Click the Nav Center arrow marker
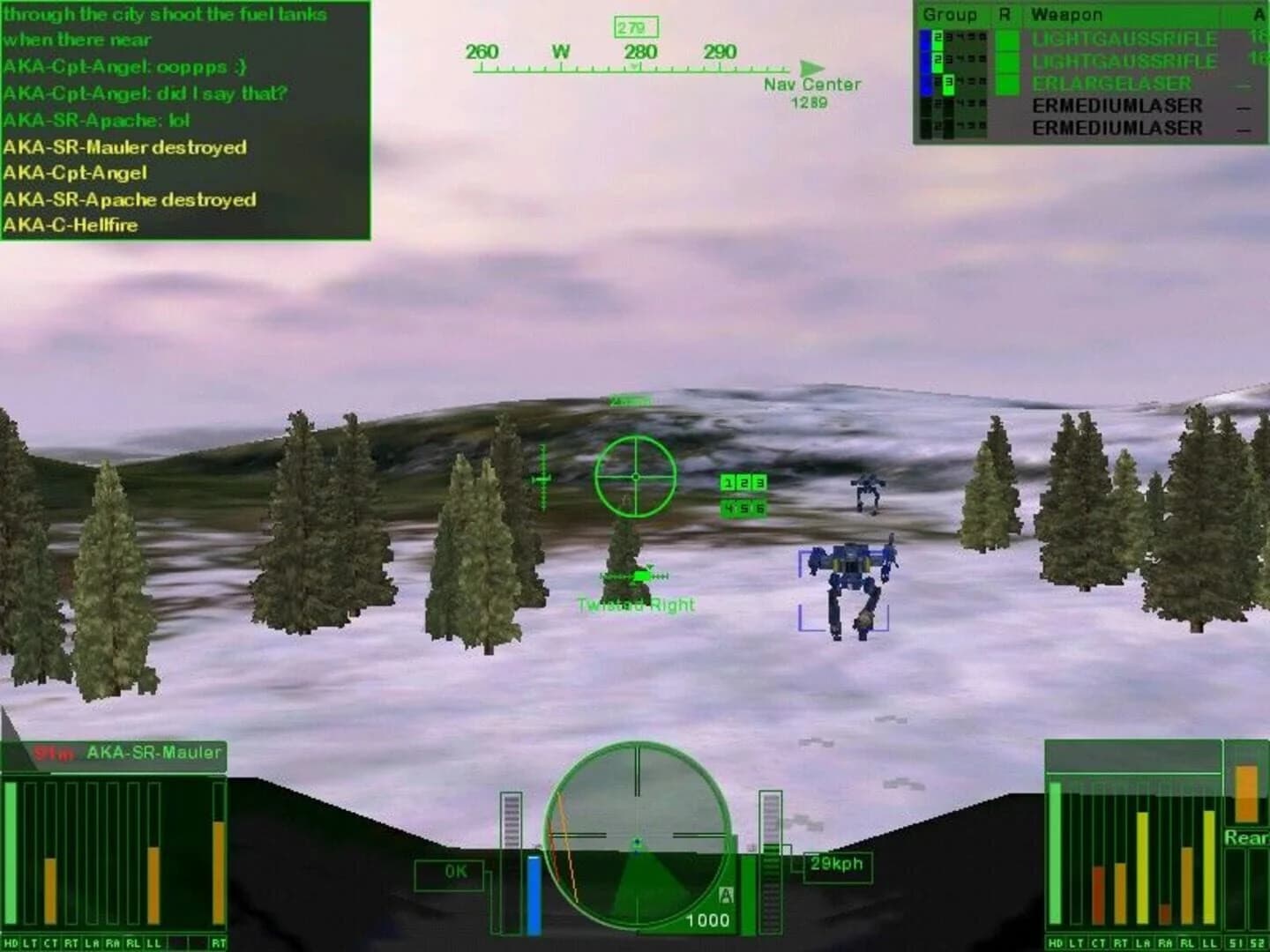Viewport: 1270px width, 952px height. [x=811, y=65]
